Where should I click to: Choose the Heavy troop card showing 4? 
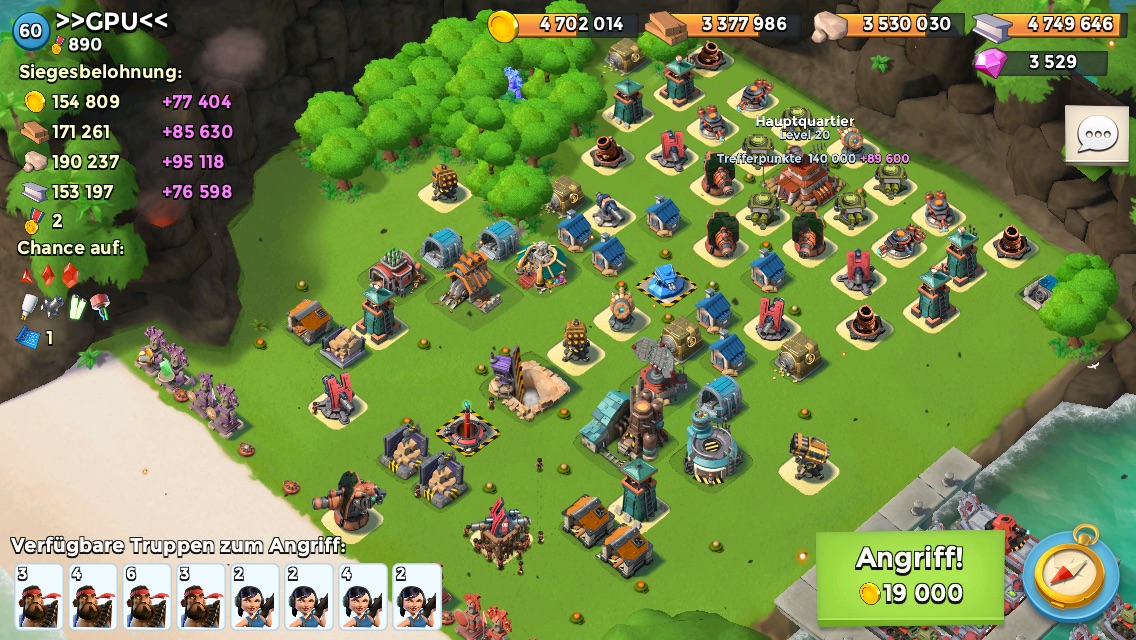coord(92,596)
